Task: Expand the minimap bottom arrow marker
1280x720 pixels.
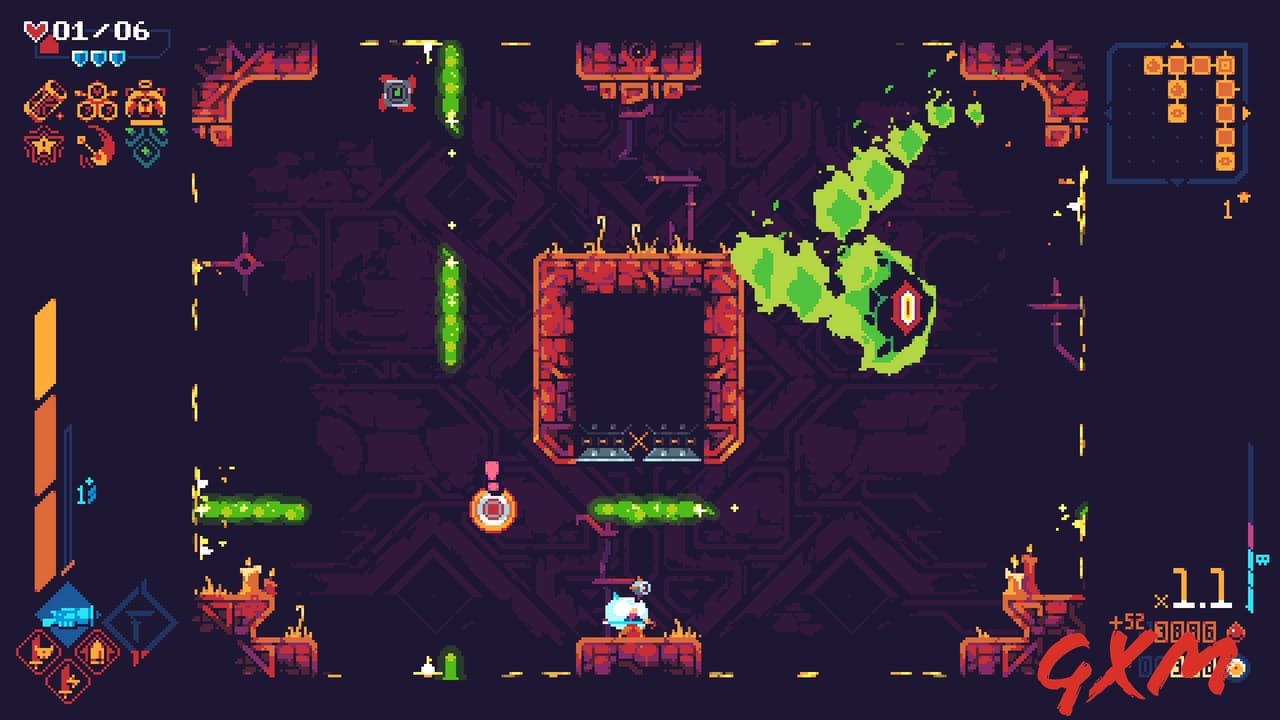Action: click(1176, 182)
